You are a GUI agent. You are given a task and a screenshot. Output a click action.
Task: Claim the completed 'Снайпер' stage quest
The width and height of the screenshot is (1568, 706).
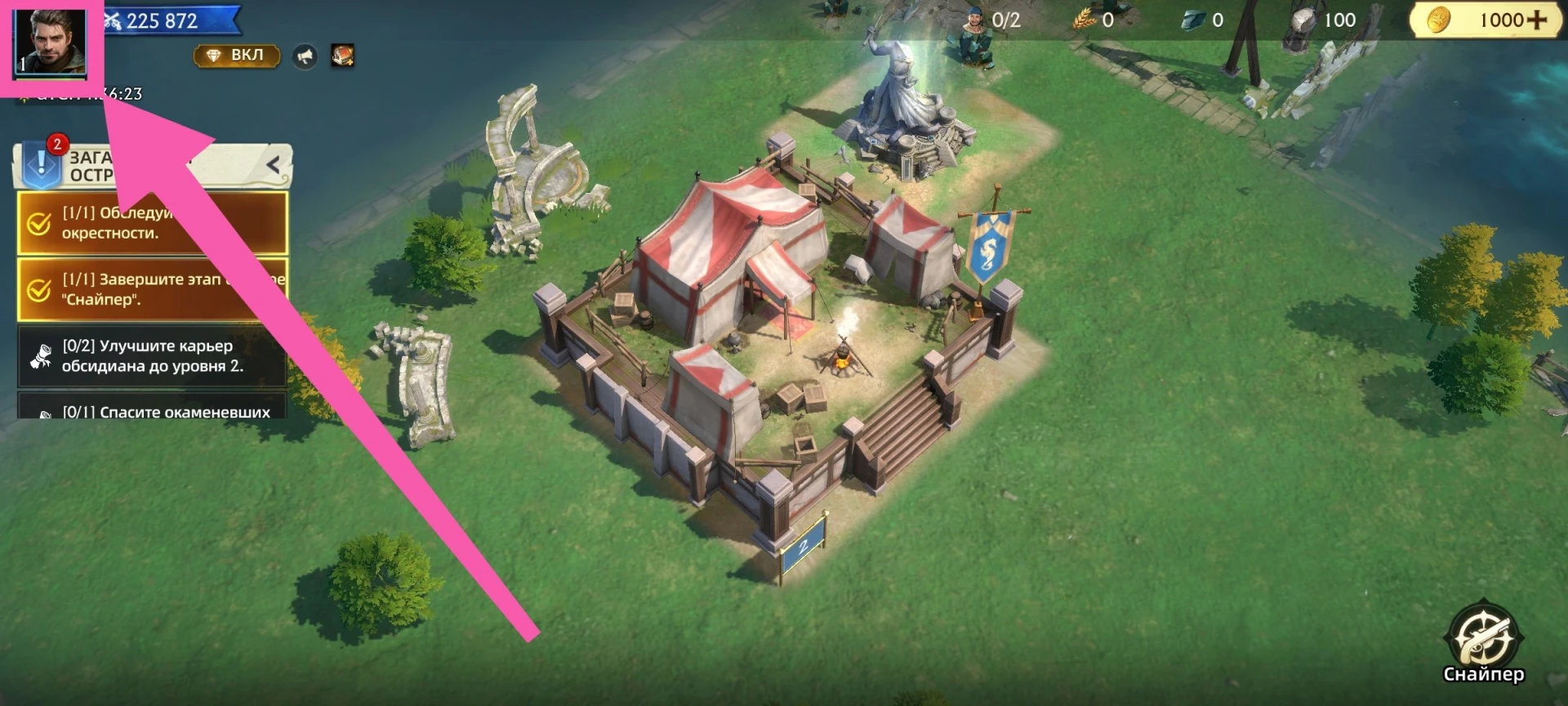[152, 289]
